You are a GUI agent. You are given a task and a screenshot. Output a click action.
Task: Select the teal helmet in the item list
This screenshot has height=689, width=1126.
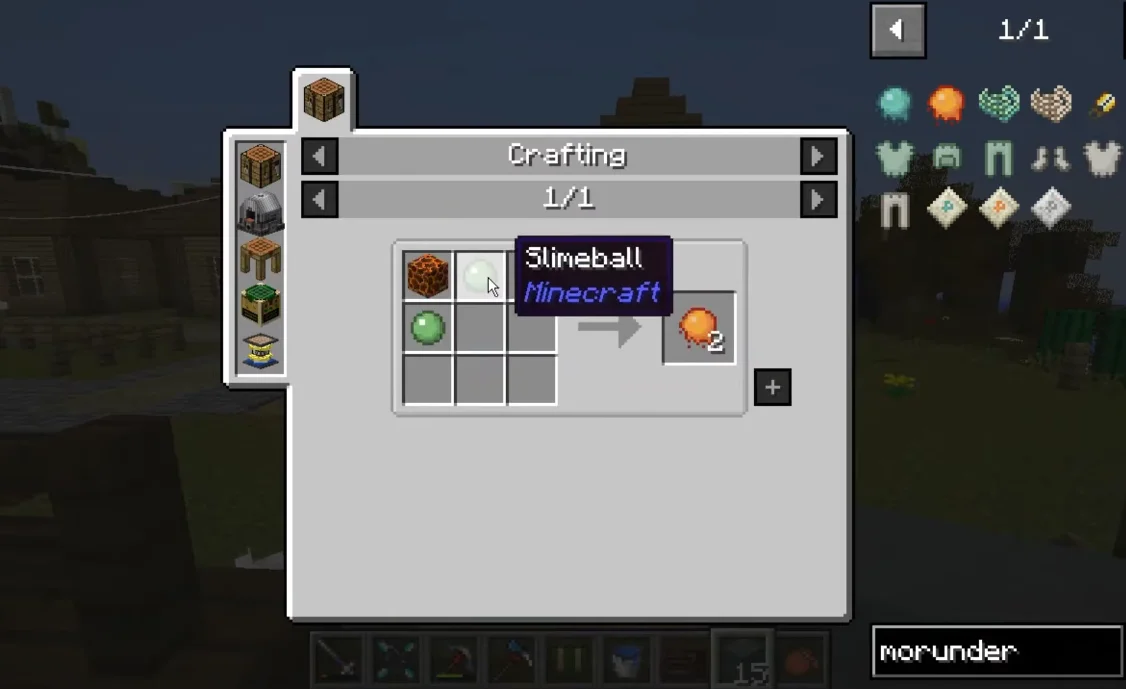coord(946,156)
